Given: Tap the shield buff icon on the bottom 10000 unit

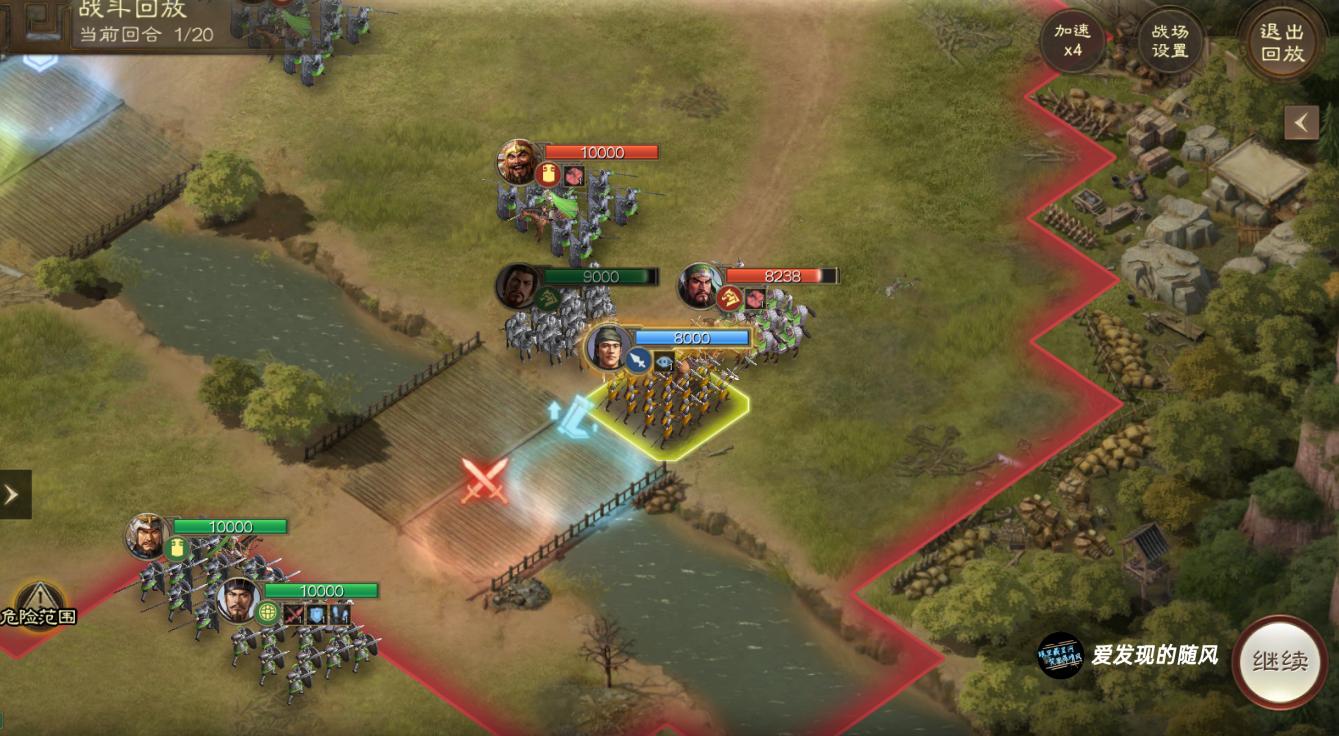Looking at the screenshot, I should click(x=314, y=613).
